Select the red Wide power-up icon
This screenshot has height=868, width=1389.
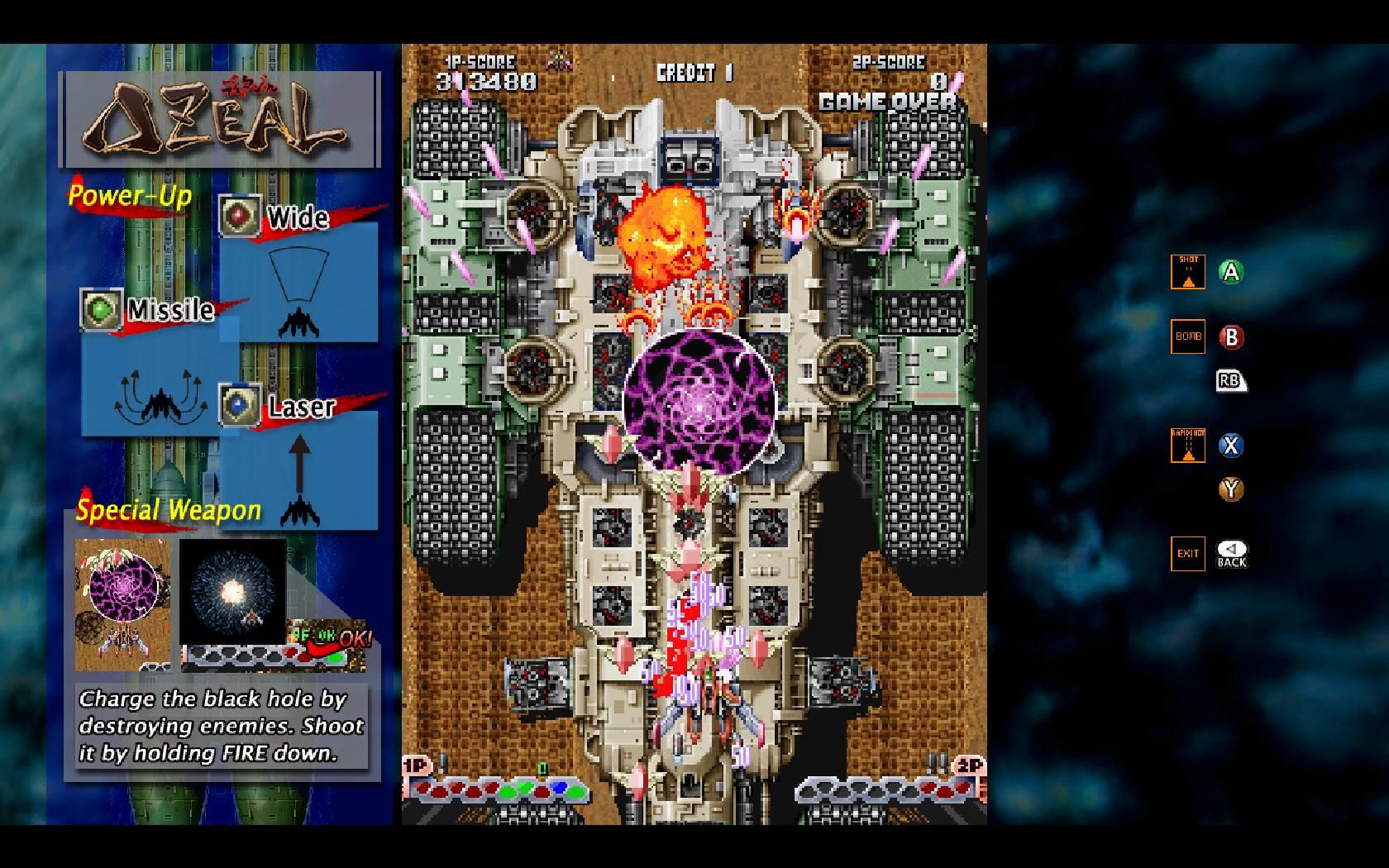coord(240,216)
